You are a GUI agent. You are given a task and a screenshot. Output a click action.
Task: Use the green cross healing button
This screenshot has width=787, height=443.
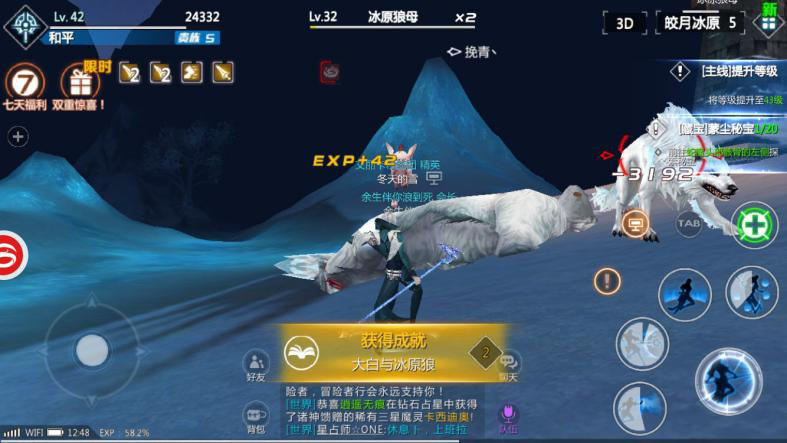tap(755, 226)
